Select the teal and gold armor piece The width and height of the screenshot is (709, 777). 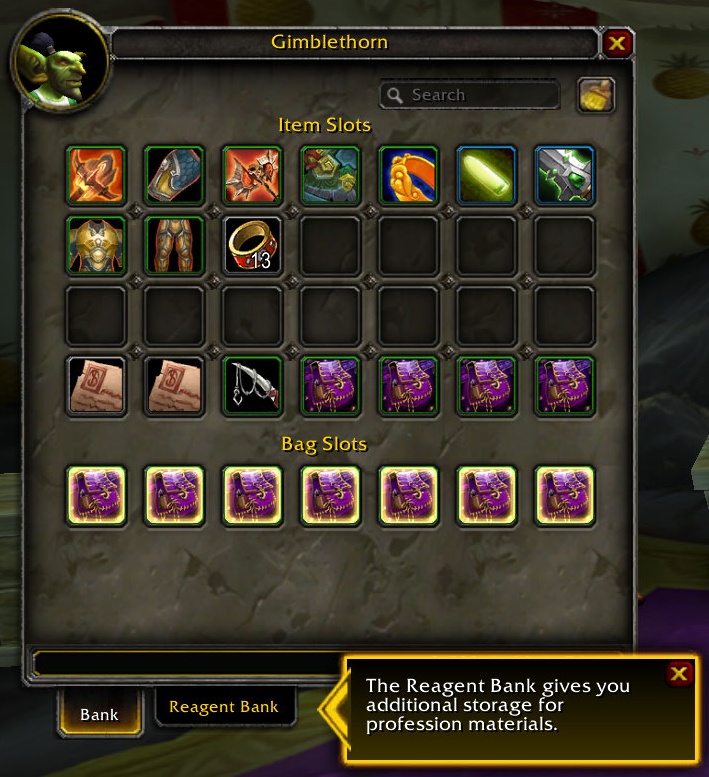pos(331,176)
